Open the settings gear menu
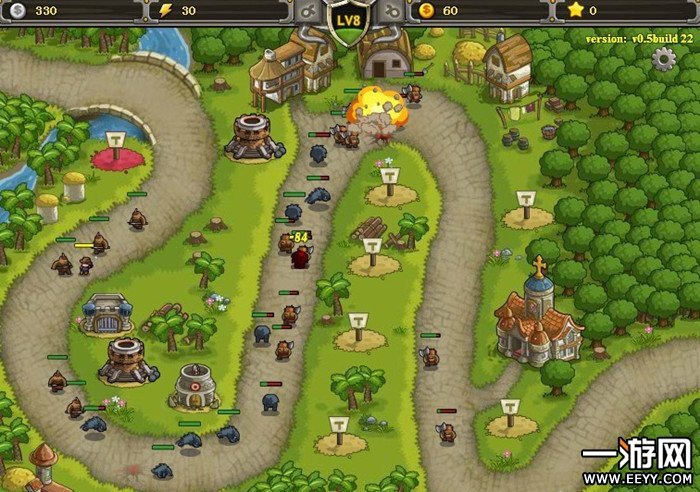Screen dimensions: 700x492 pos(664,58)
